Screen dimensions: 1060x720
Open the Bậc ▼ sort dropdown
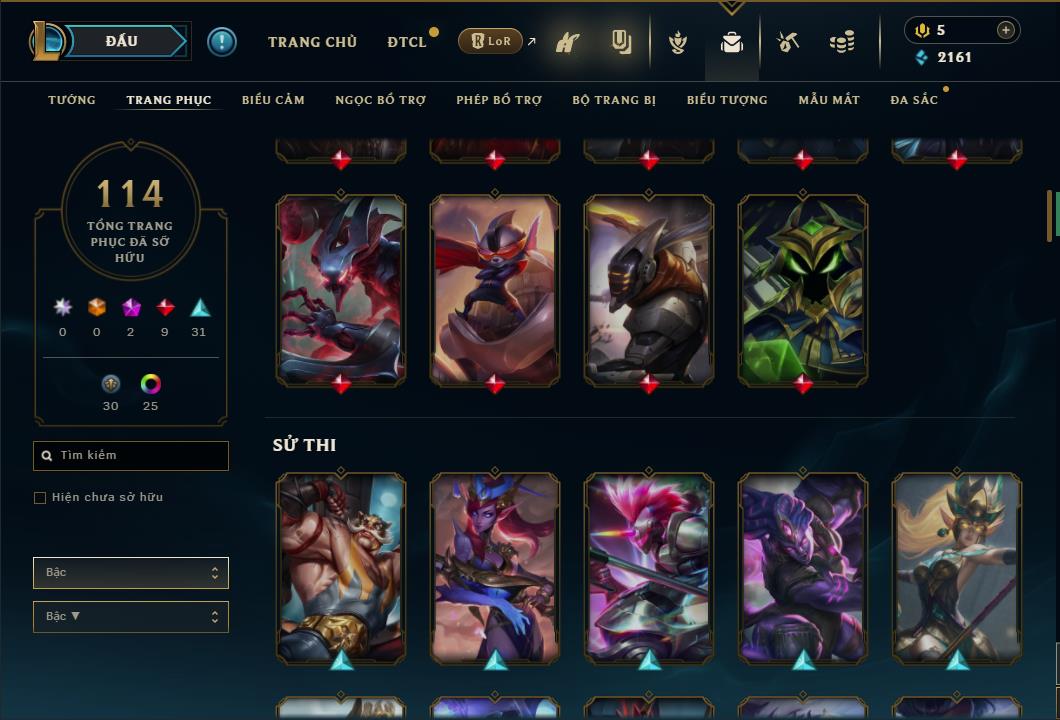[x=131, y=617]
